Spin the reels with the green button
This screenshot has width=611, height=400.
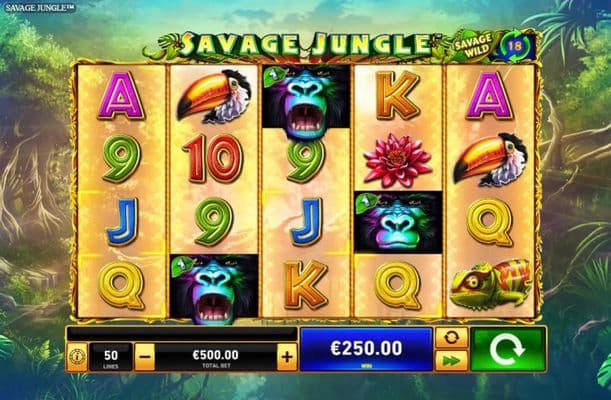[509, 350]
